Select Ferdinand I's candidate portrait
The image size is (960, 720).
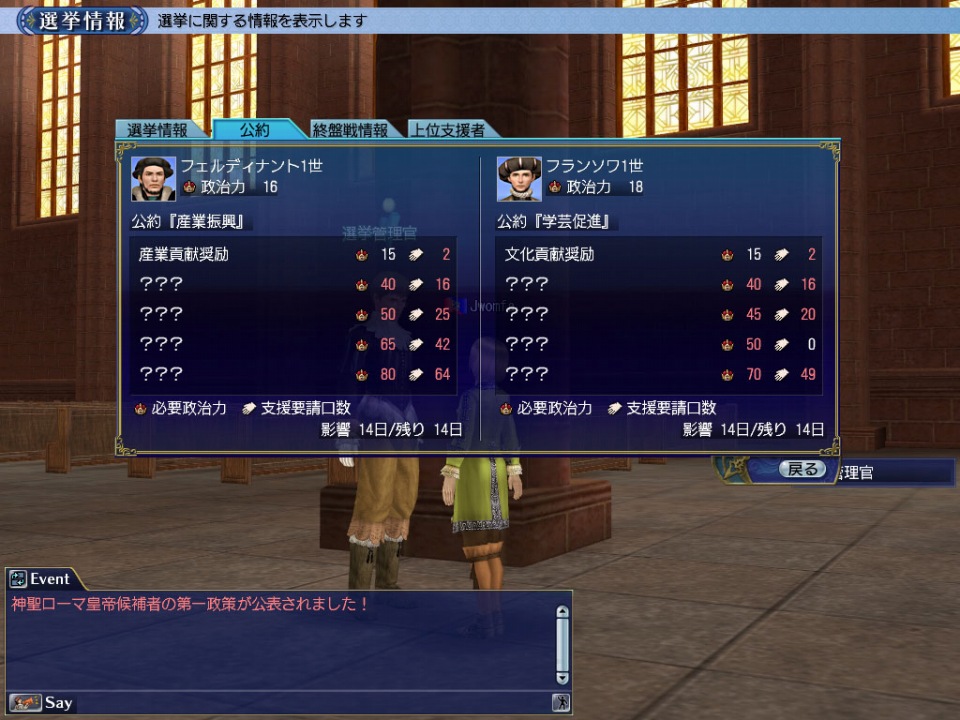pyautogui.click(x=153, y=178)
